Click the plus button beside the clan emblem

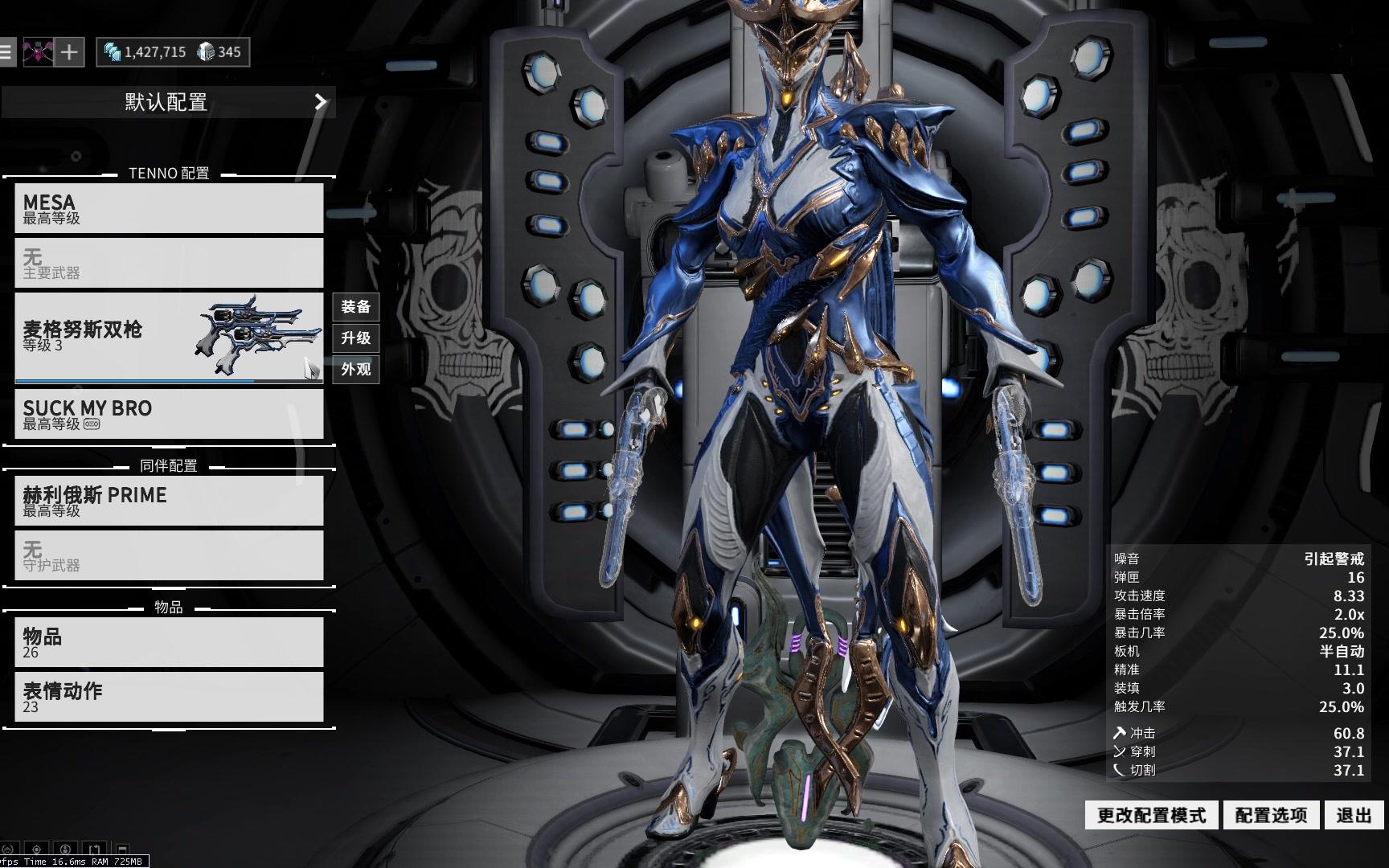click(70, 52)
